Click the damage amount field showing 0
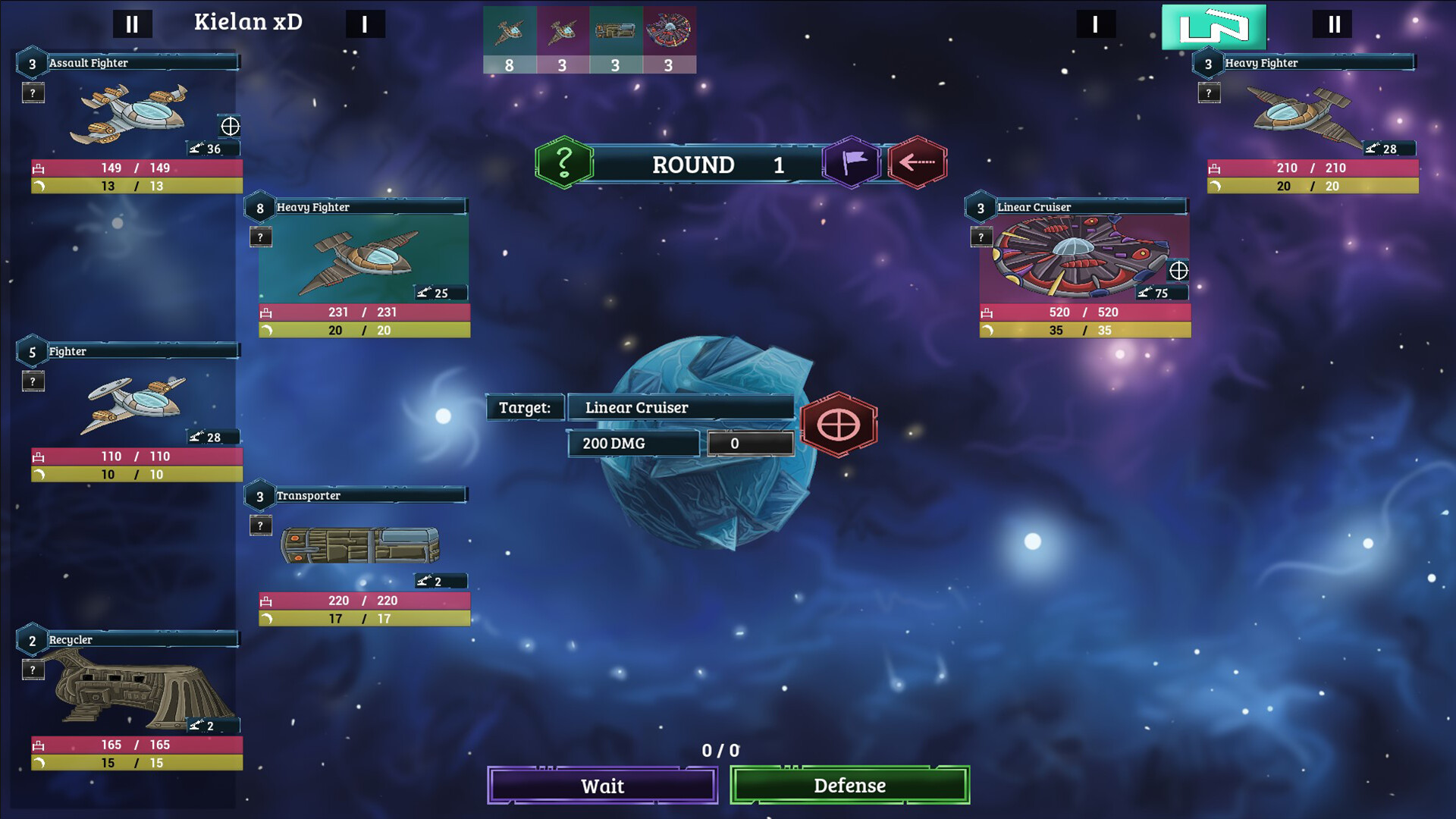This screenshot has height=819, width=1456. tap(750, 443)
